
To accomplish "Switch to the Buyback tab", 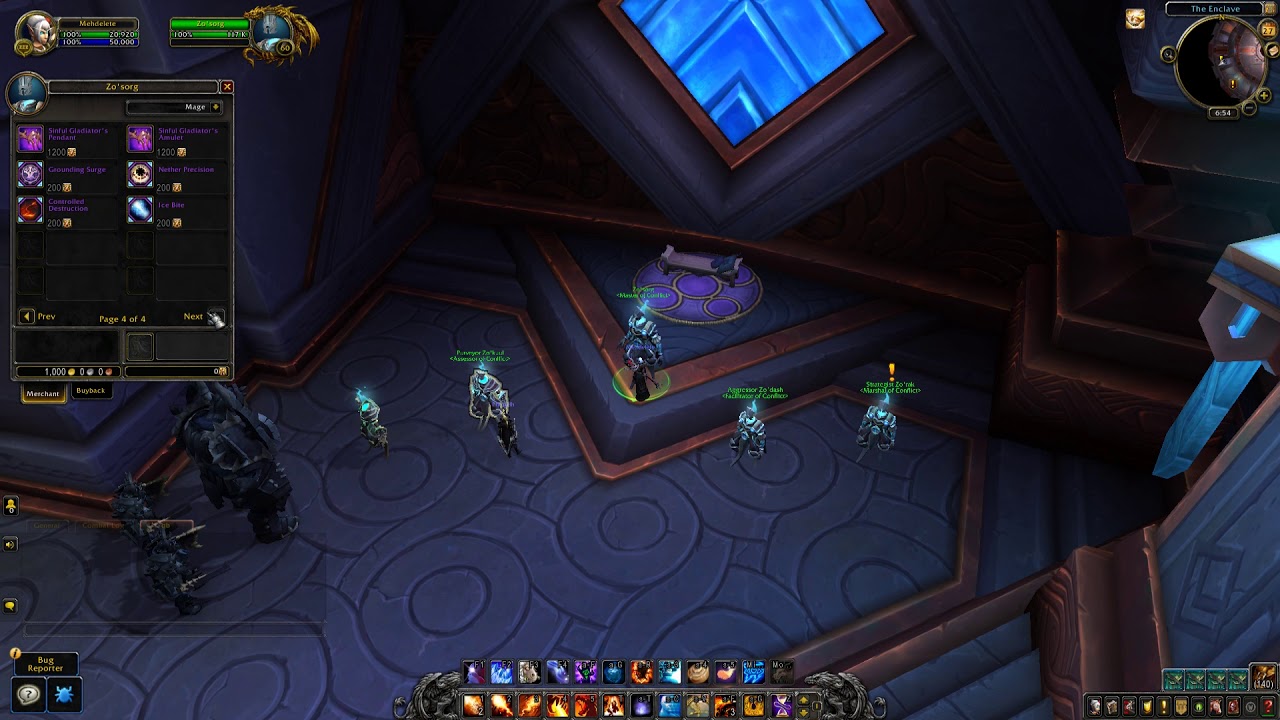I will click(x=90, y=391).
